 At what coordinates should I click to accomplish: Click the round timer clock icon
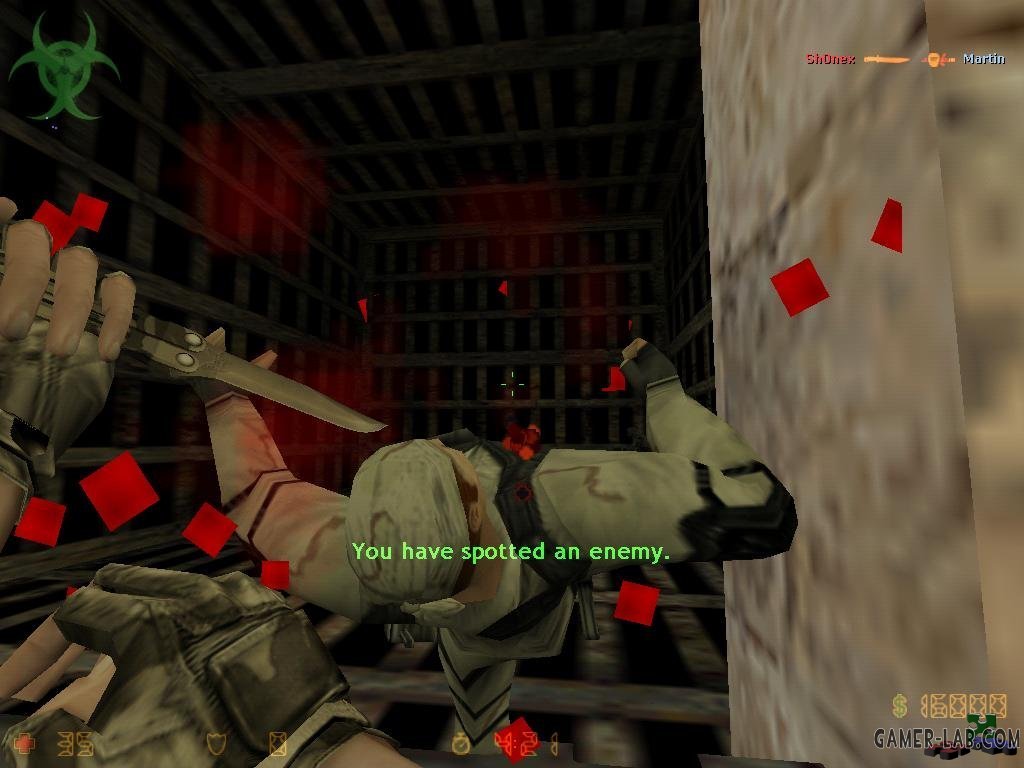(x=461, y=743)
